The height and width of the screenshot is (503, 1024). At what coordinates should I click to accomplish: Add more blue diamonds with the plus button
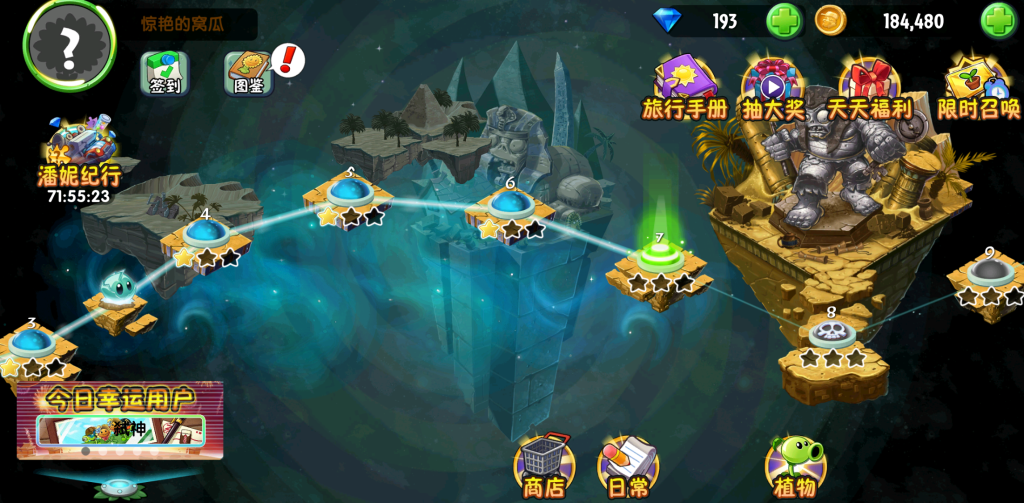pyautogui.click(x=784, y=21)
